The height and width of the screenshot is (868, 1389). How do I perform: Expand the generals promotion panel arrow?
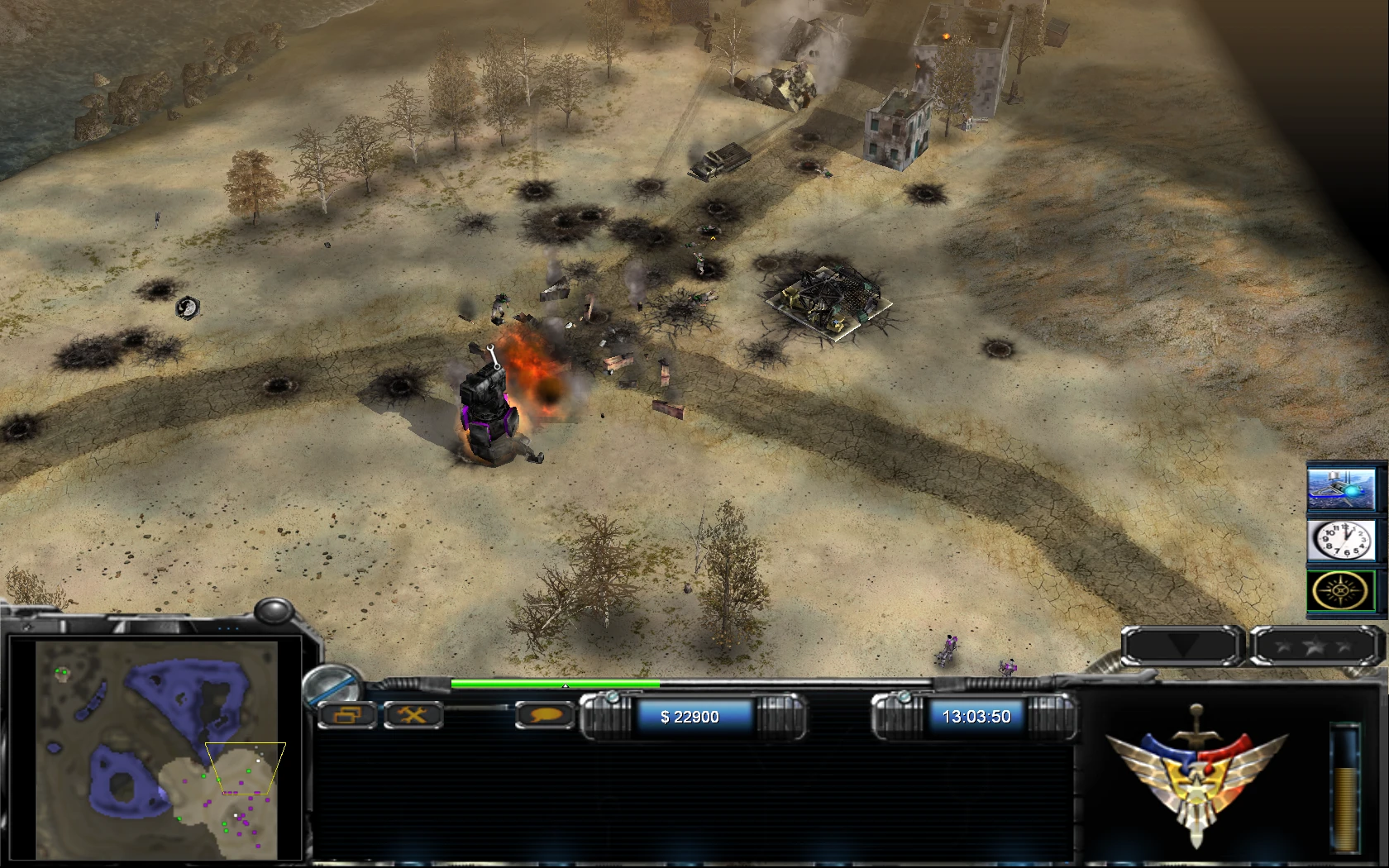coord(1181,645)
